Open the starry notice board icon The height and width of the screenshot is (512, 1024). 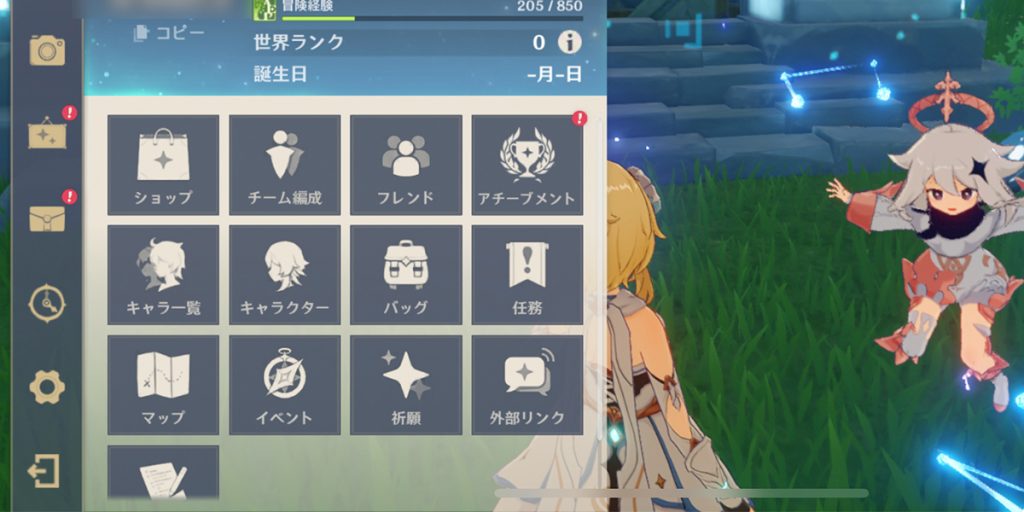pos(46,133)
